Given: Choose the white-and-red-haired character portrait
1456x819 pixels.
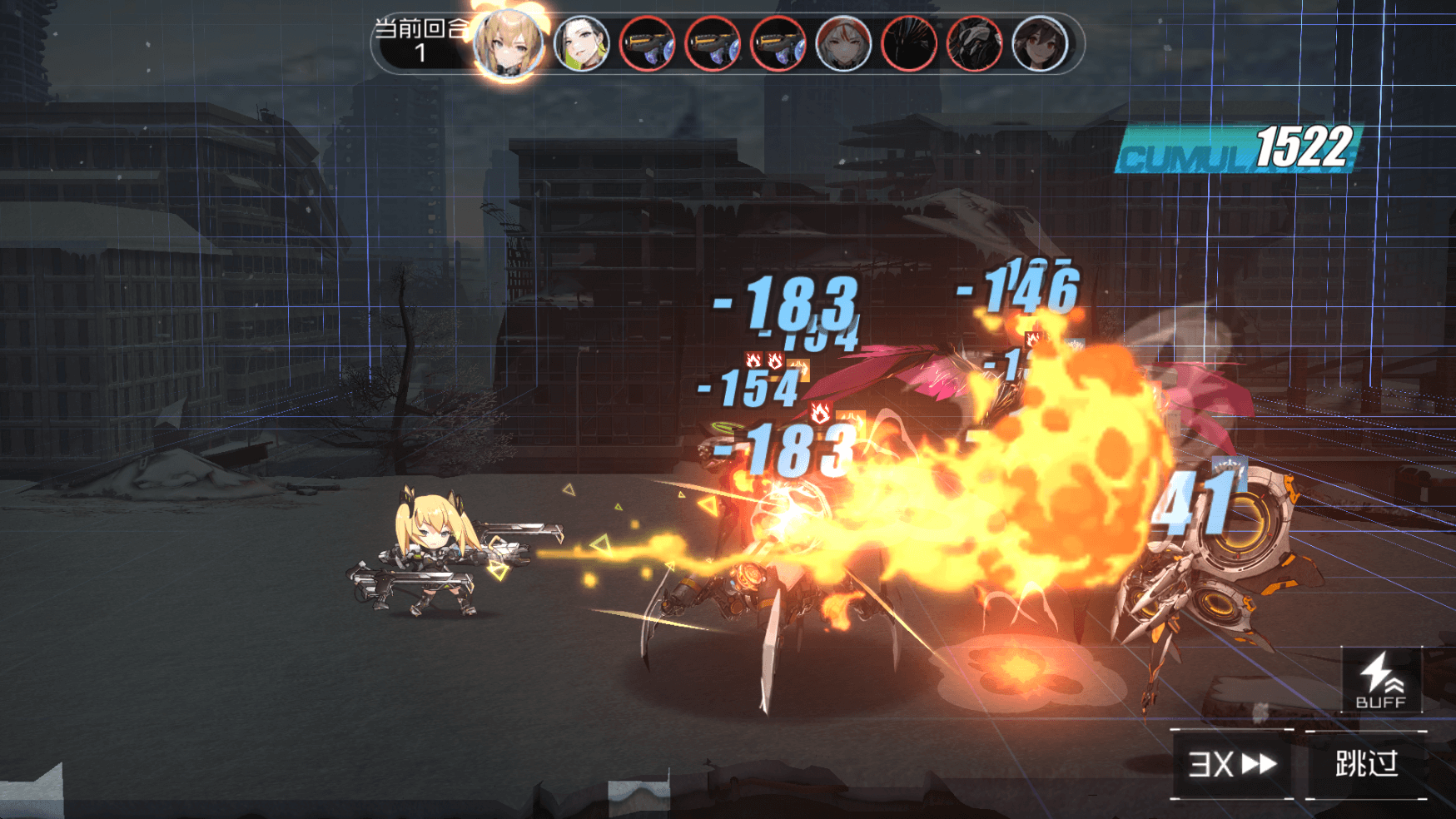Looking at the screenshot, I should [843, 44].
